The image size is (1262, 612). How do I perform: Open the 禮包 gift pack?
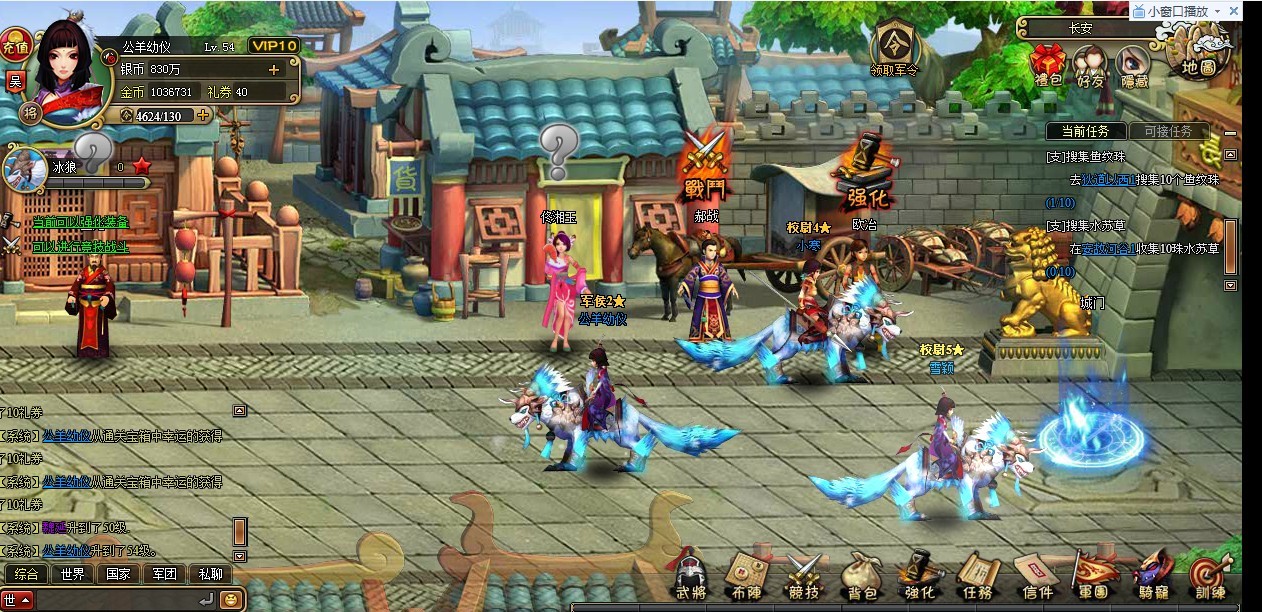pyautogui.click(x=1048, y=64)
